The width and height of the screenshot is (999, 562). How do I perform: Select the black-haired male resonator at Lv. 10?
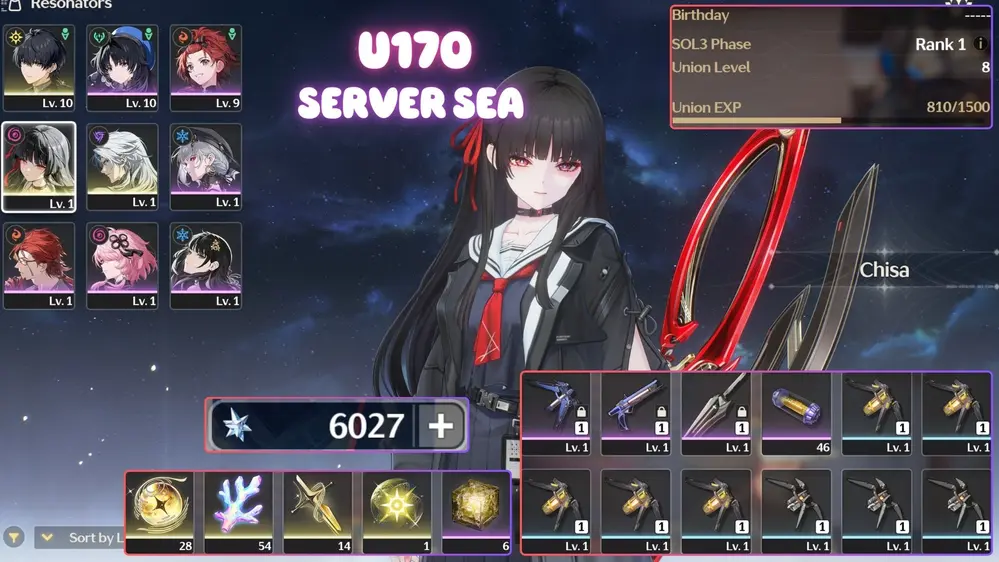click(x=39, y=66)
